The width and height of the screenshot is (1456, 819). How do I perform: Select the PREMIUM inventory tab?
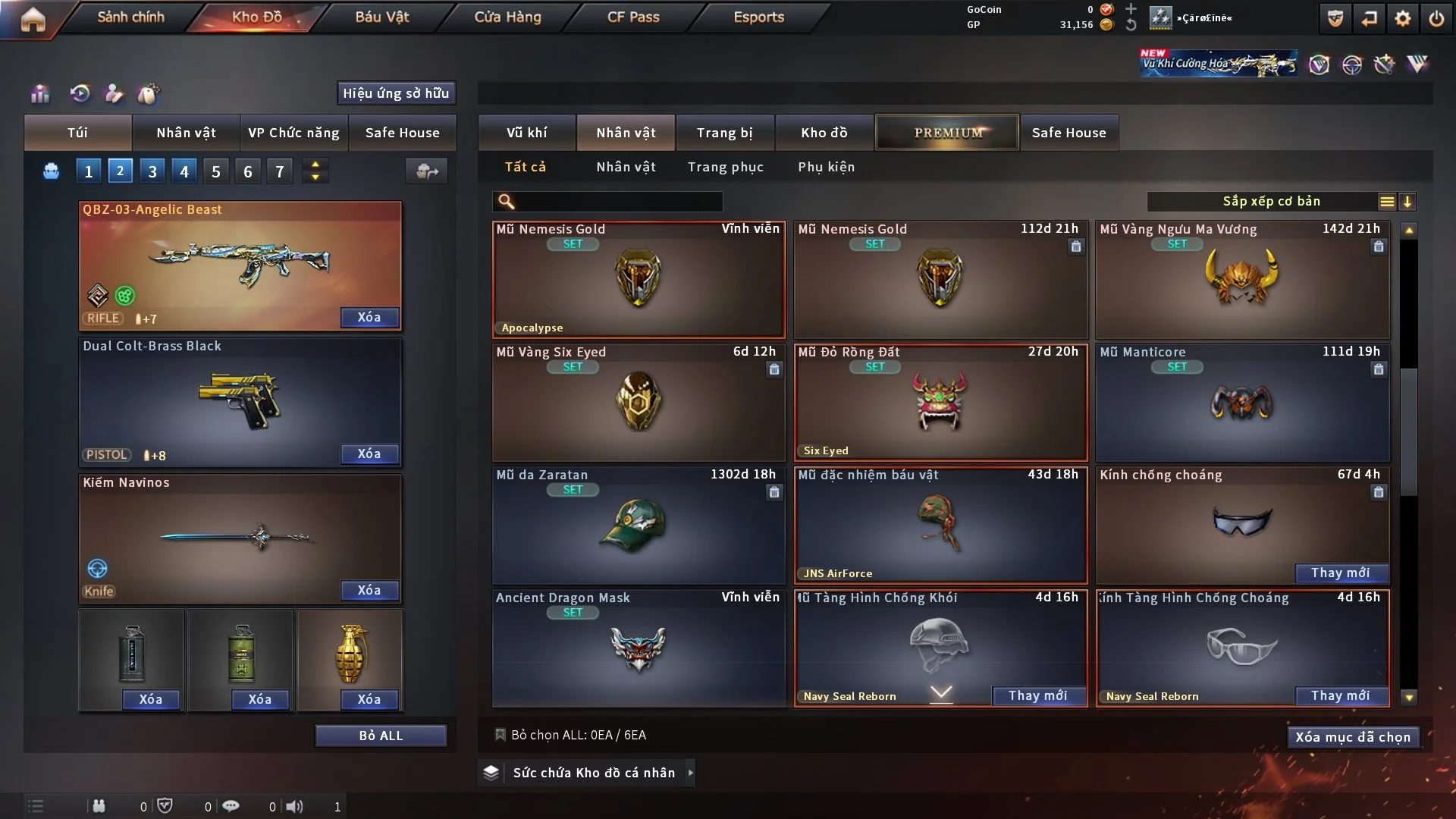click(x=947, y=133)
